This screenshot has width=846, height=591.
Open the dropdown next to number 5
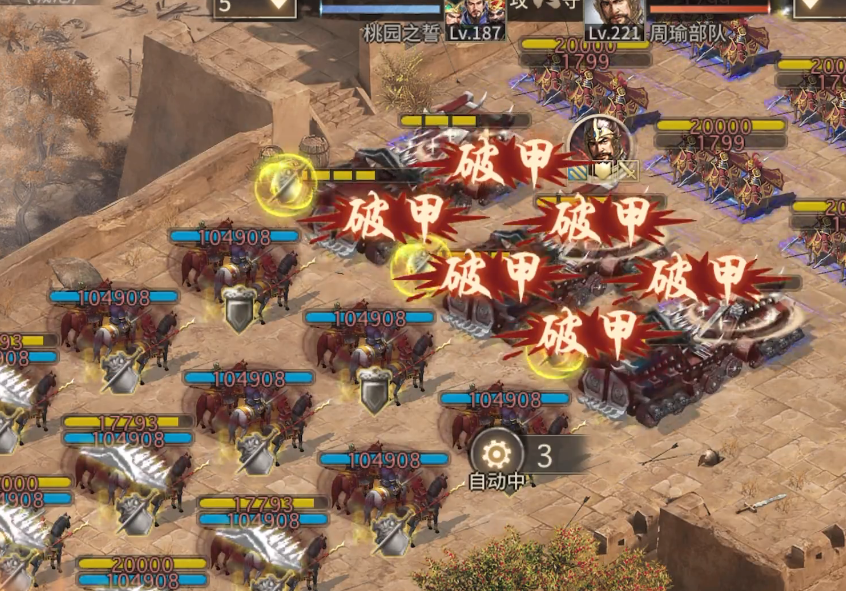pos(279,6)
